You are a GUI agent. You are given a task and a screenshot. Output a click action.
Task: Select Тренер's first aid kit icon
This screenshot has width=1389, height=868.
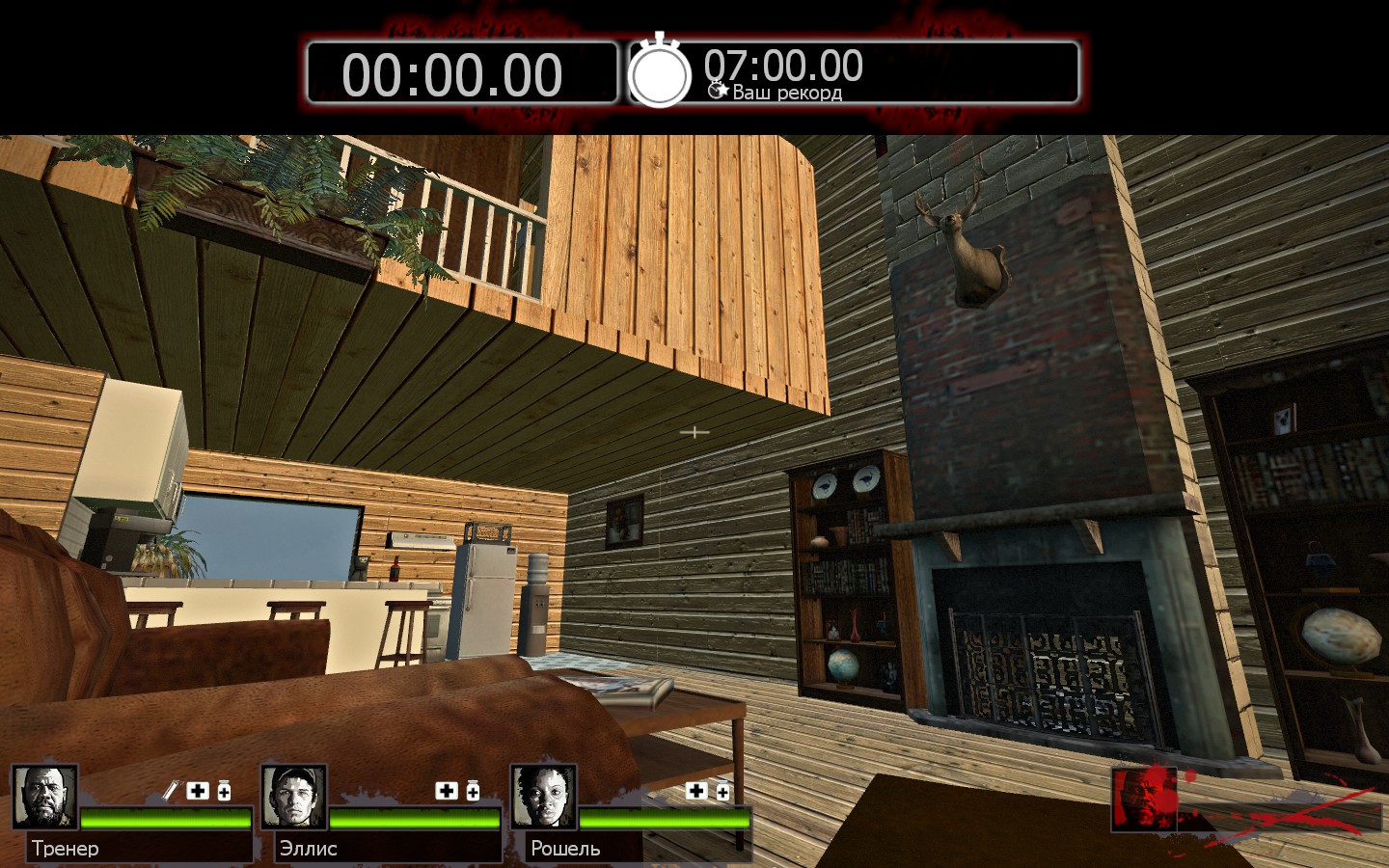coord(198,791)
